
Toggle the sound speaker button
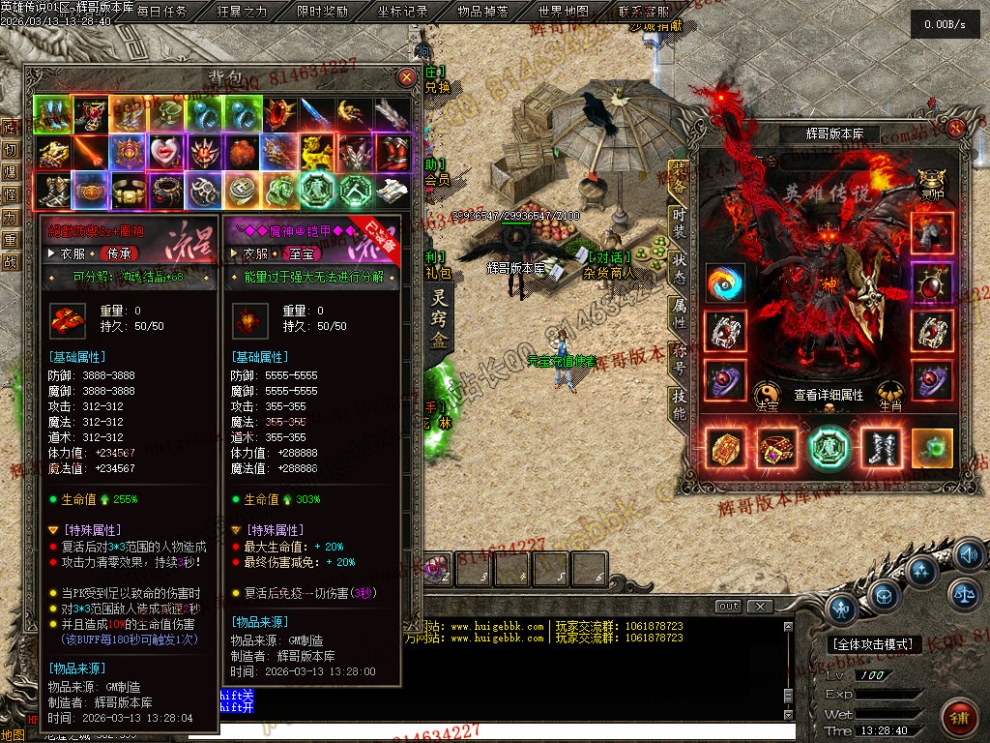pos(968,554)
